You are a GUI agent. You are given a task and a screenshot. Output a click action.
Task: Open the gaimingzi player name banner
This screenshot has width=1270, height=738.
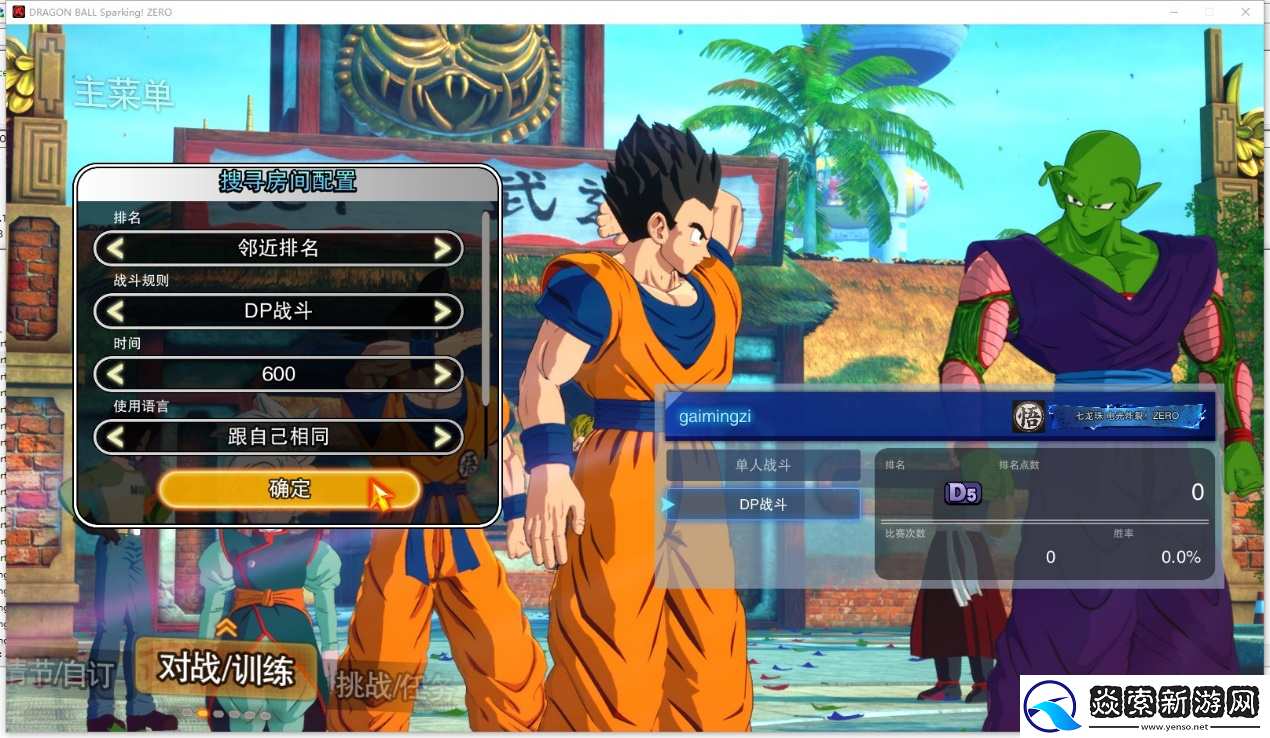click(838, 415)
